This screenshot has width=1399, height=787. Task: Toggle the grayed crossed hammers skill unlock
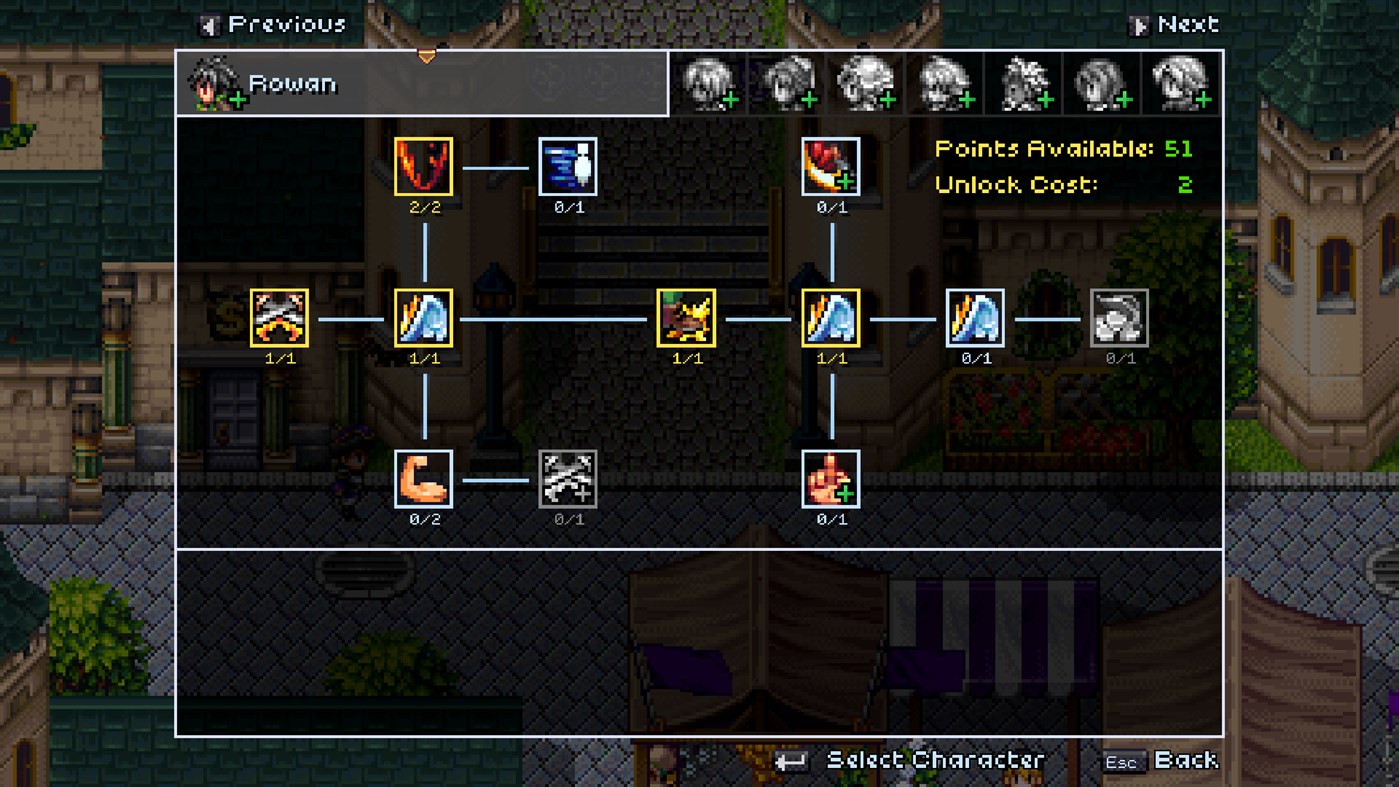568,478
